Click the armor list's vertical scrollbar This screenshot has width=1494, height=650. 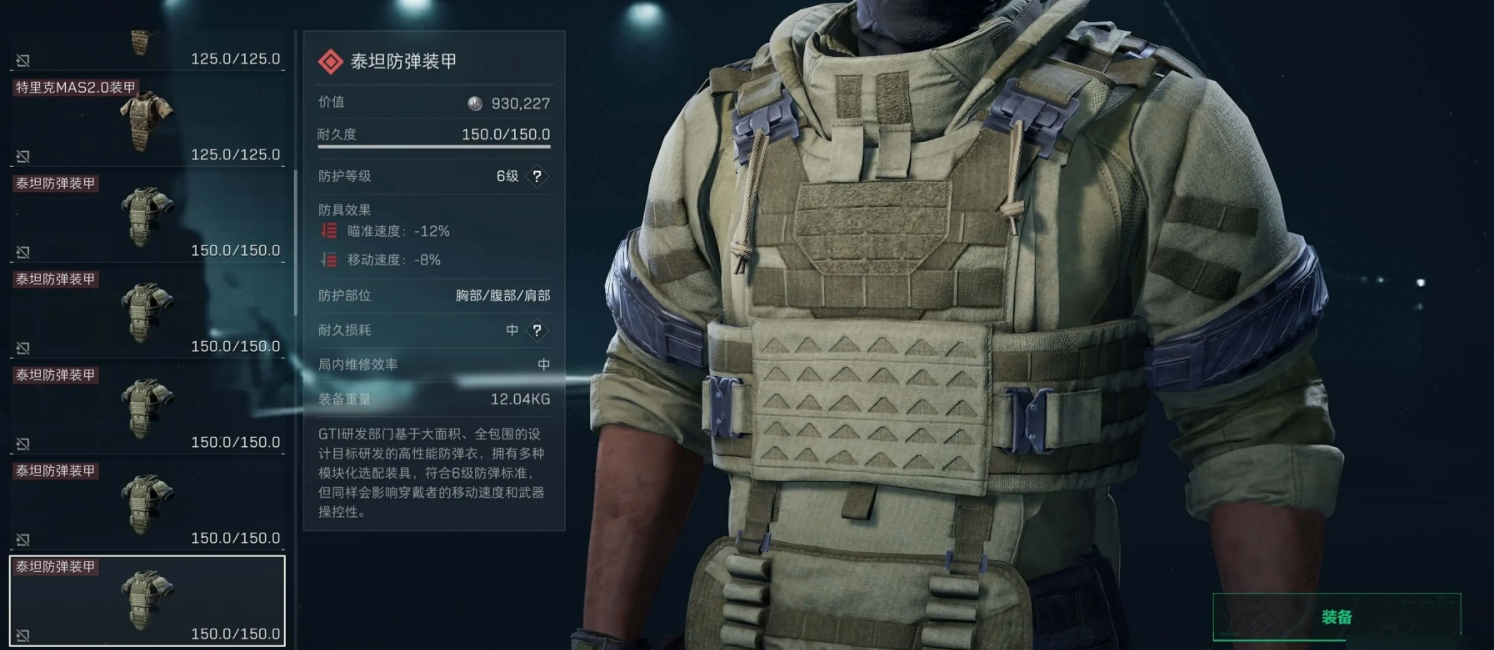click(x=294, y=240)
